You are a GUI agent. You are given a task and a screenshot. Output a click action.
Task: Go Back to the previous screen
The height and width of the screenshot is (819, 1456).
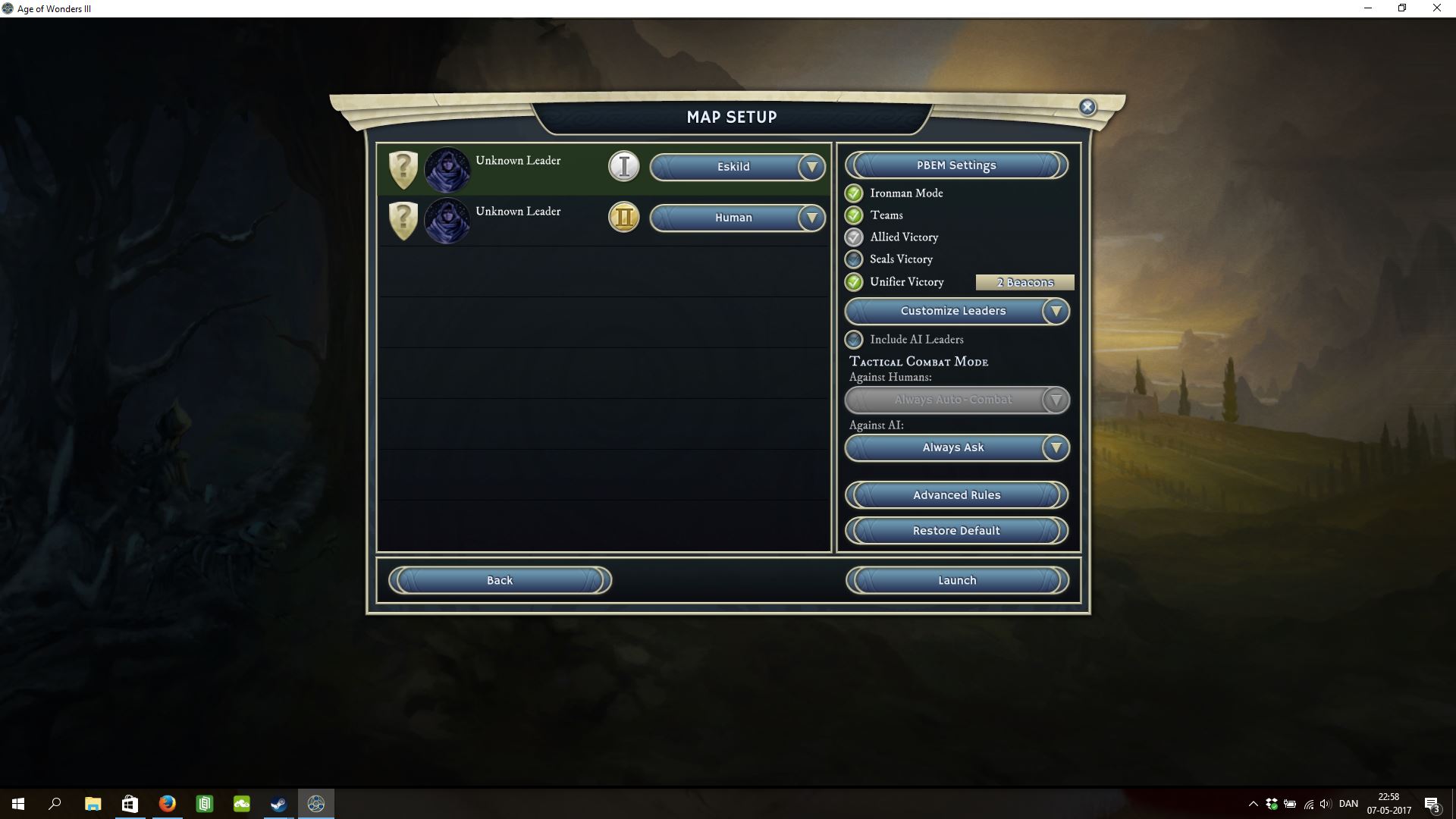500,580
